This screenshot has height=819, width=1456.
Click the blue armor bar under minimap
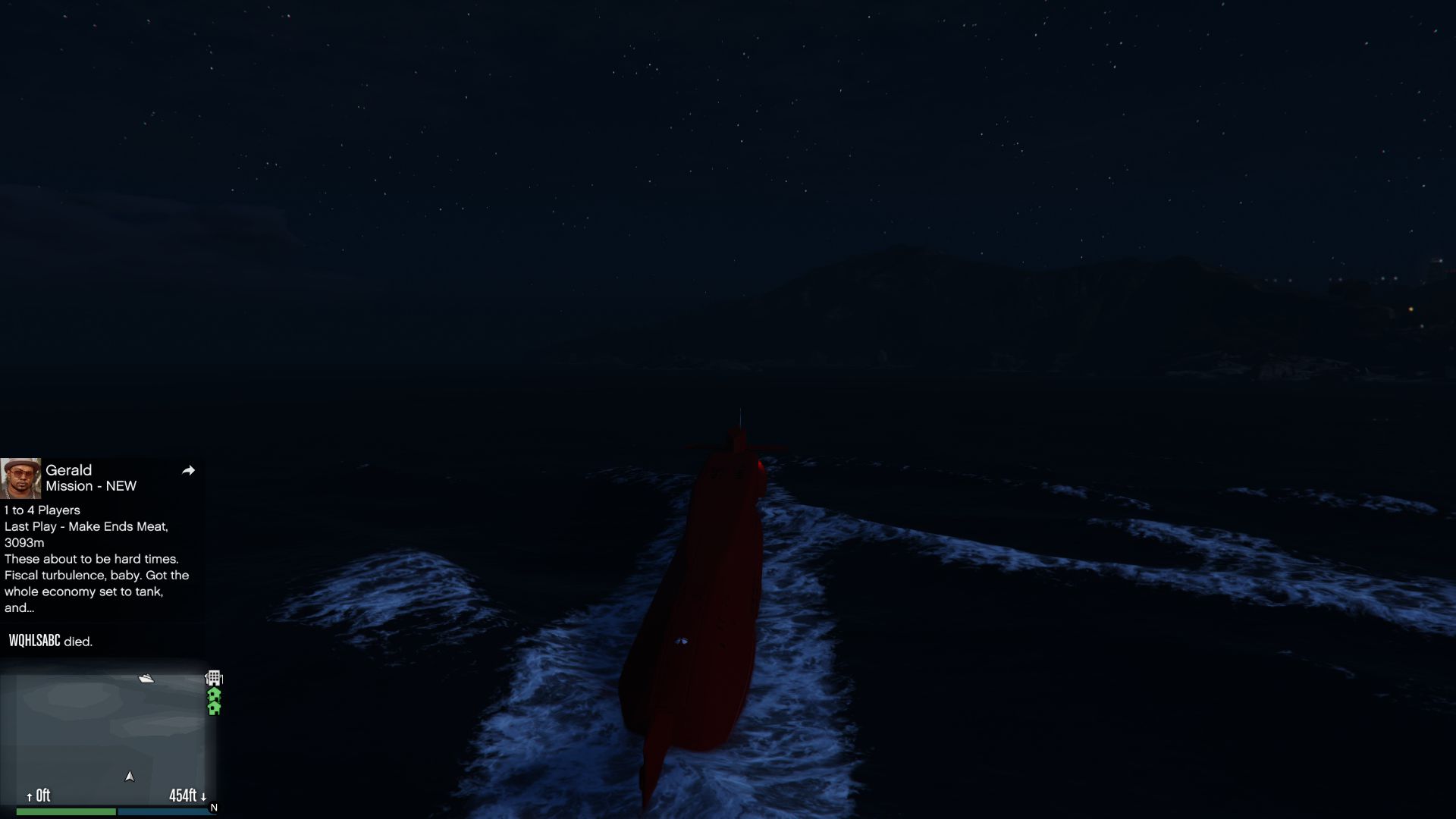click(x=167, y=811)
